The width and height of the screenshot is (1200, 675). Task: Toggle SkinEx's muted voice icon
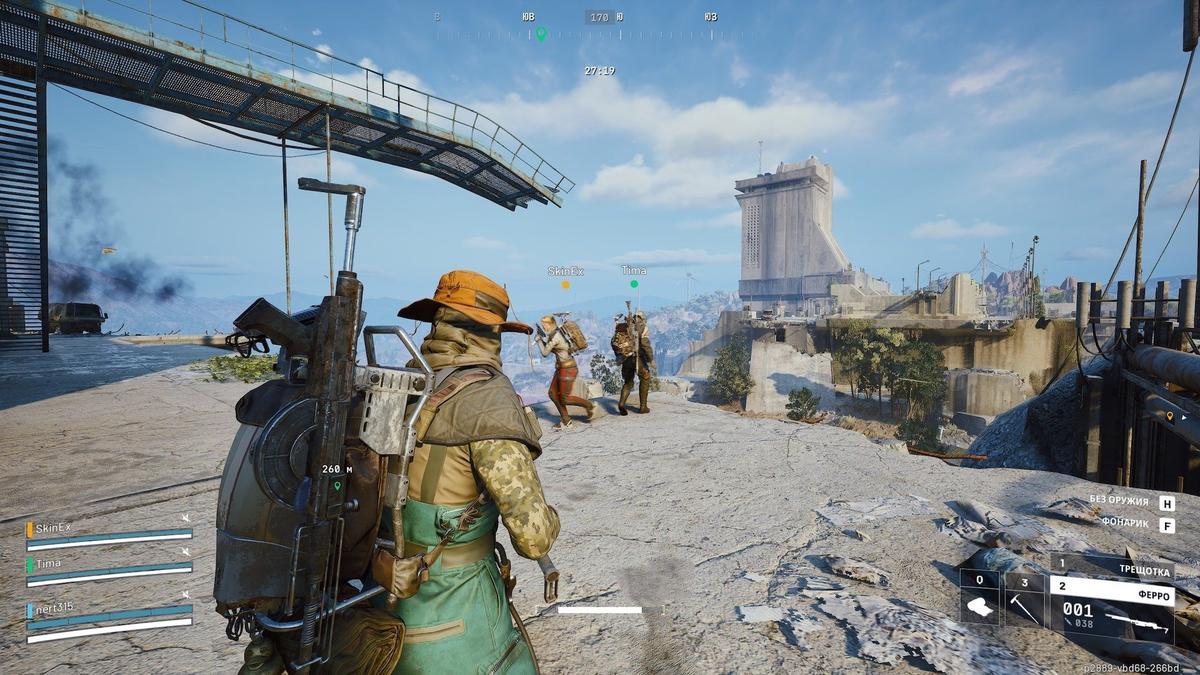click(185, 517)
